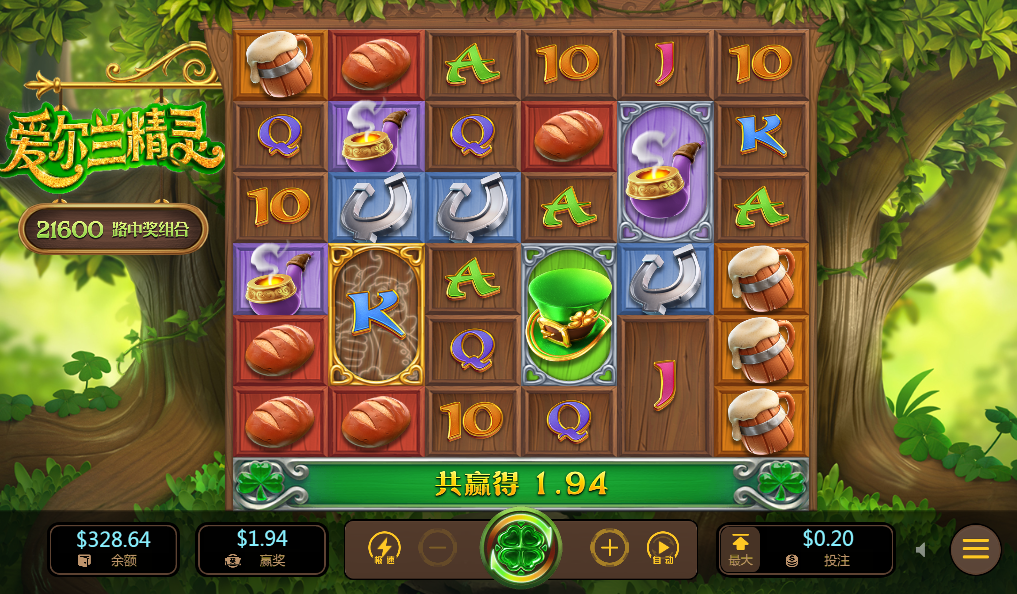Spin the reels with the green clover button
This screenshot has height=594, width=1017.
tap(521, 549)
